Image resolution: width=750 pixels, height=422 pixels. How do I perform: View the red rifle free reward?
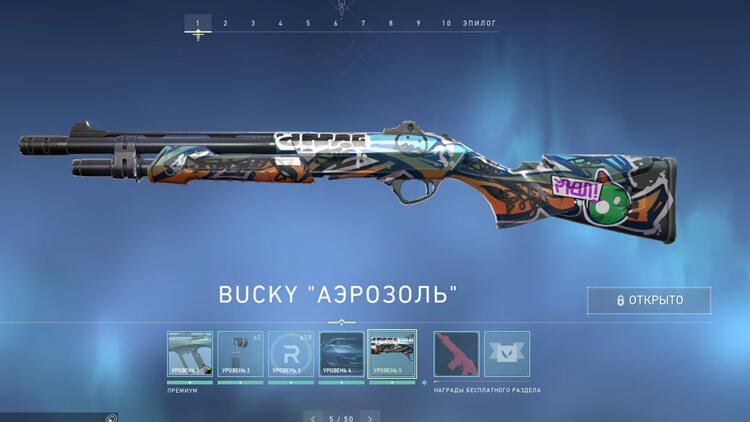tap(456, 354)
